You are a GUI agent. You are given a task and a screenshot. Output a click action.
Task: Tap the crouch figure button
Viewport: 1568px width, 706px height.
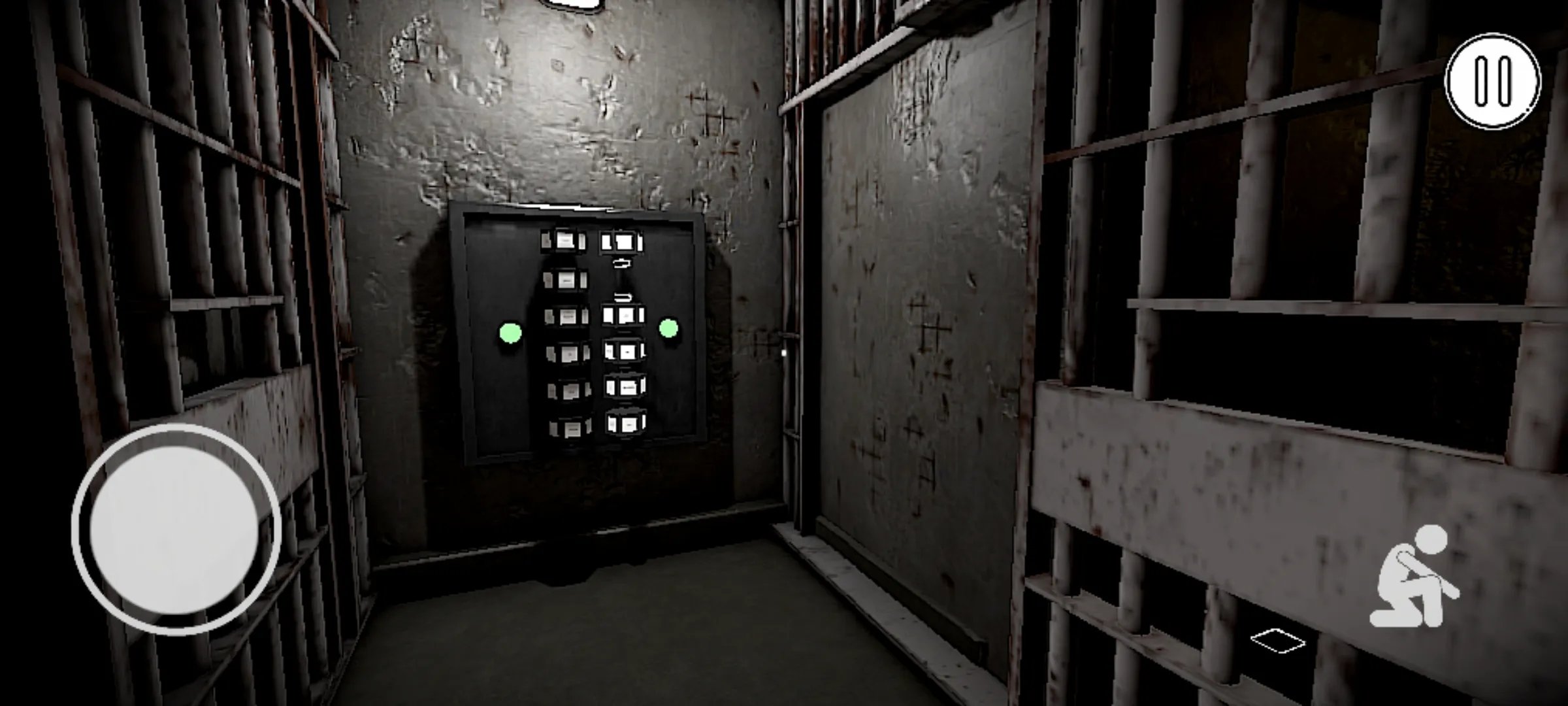point(1414,577)
